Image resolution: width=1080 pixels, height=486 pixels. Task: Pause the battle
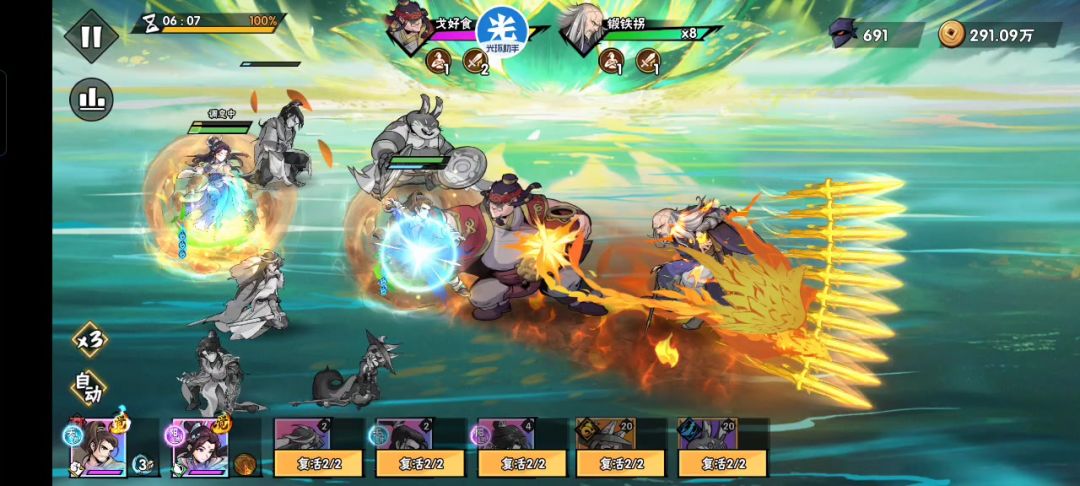point(91,36)
